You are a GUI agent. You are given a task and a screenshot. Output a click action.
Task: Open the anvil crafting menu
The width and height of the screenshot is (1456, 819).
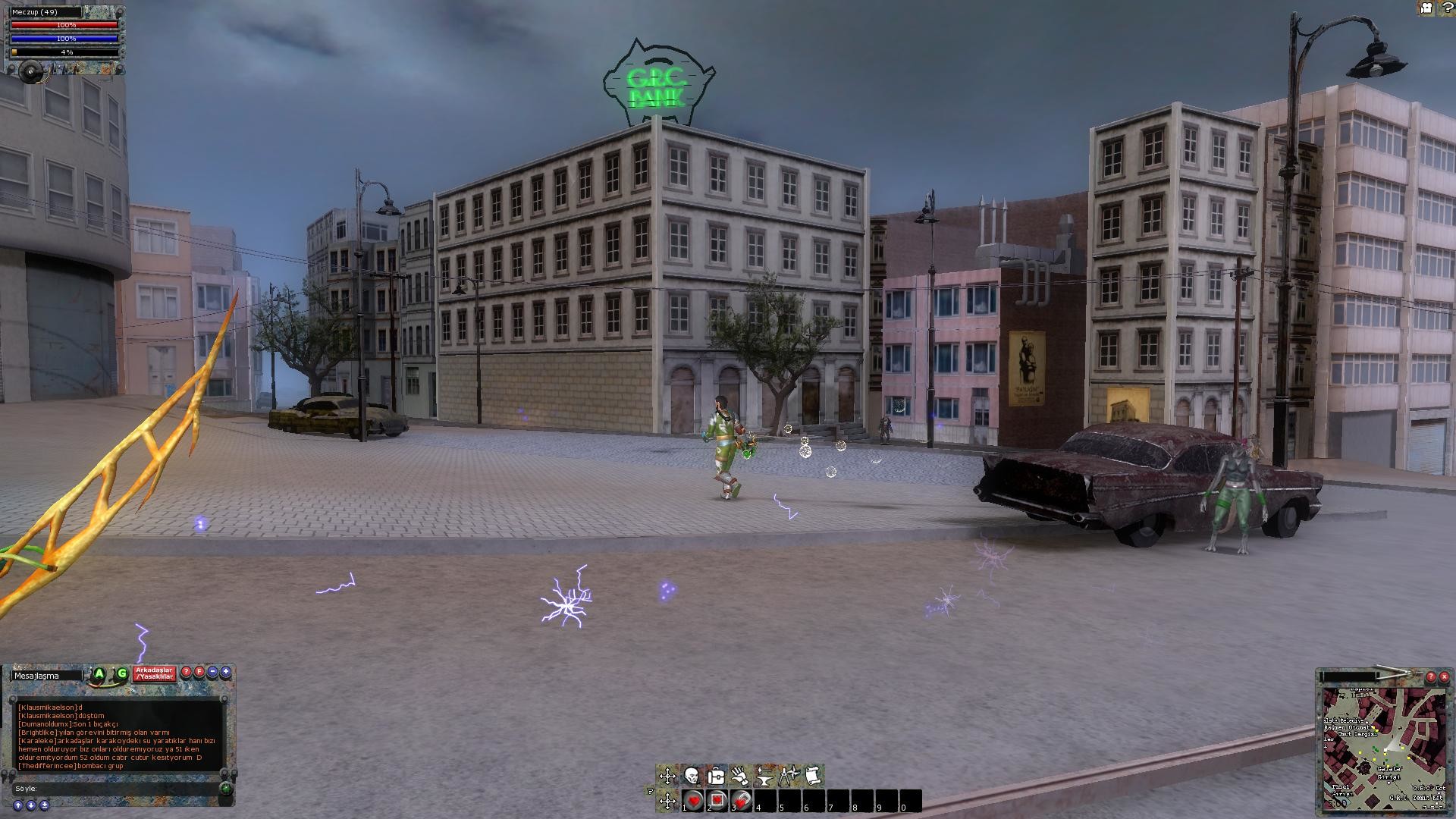764,775
